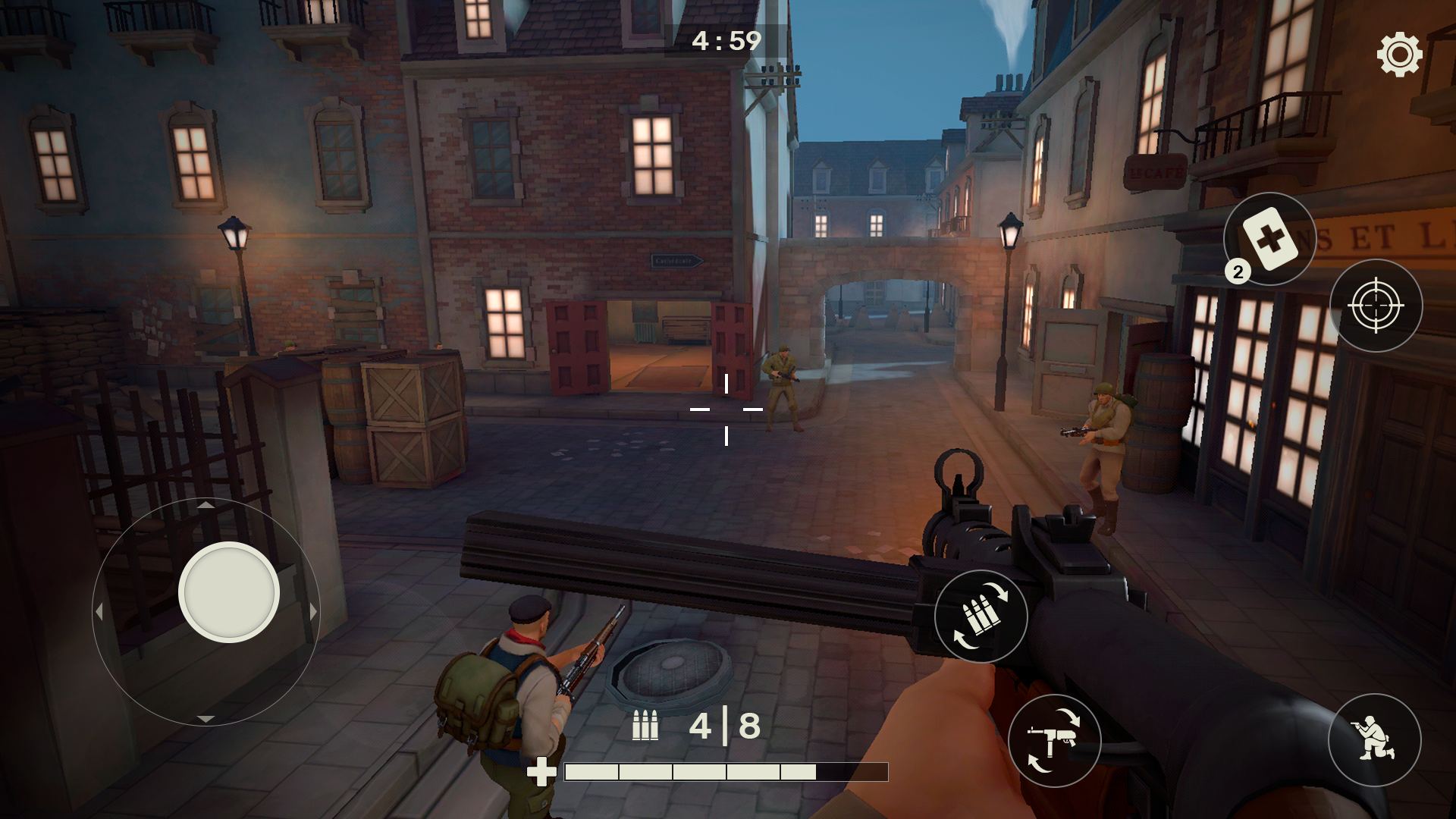Reload the weapon with the bullets icon
Image resolution: width=1456 pixels, height=819 pixels.
[981, 617]
